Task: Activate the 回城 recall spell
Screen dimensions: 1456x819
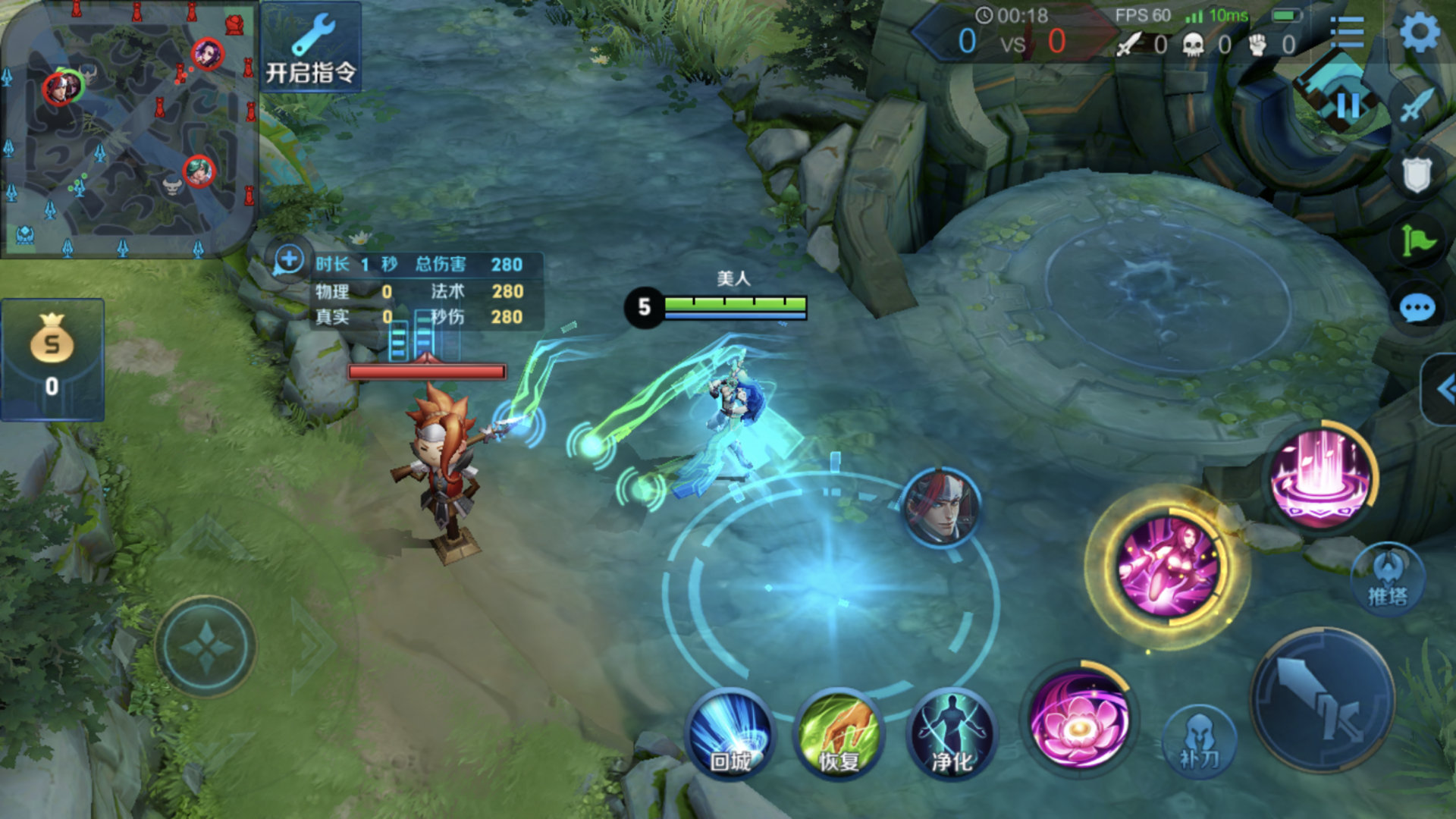Action: 730,734
